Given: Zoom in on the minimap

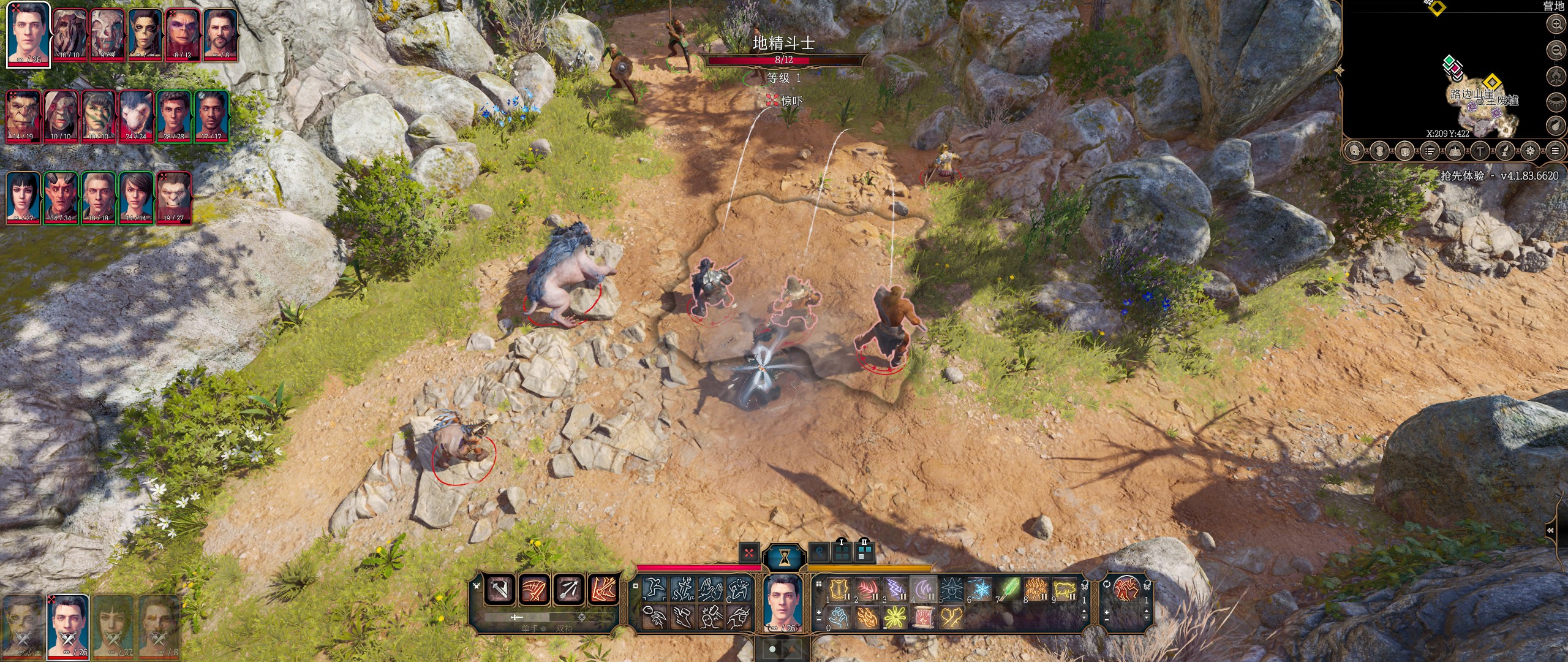Looking at the screenshot, I should pyautogui.click(x=1556, y=25).
